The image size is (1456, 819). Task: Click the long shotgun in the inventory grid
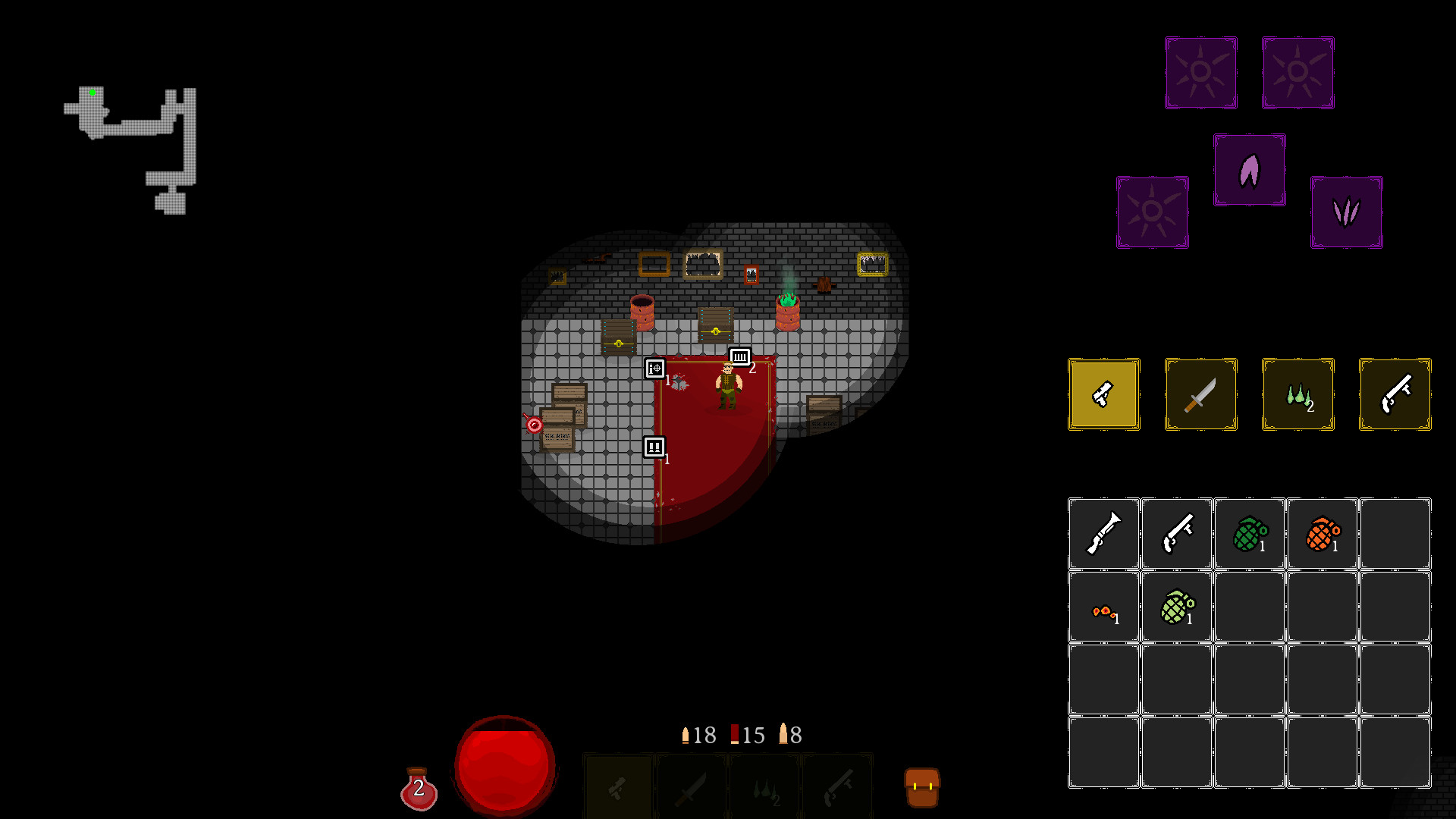coord(1103,532)
